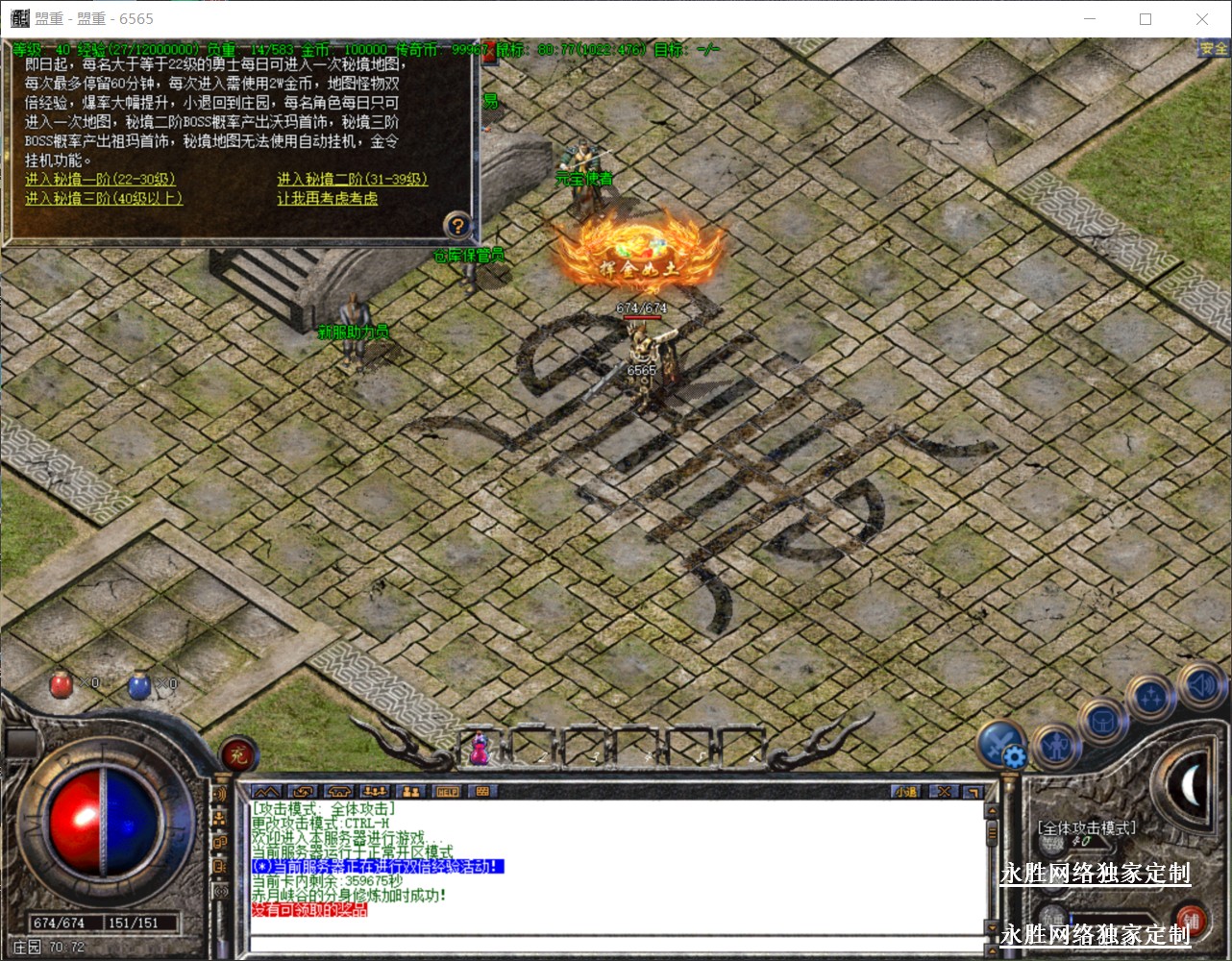Viewport: 1232px width, 961px height.
Task: Open the HELP button above chat
Action: click(x=448, y=792)
